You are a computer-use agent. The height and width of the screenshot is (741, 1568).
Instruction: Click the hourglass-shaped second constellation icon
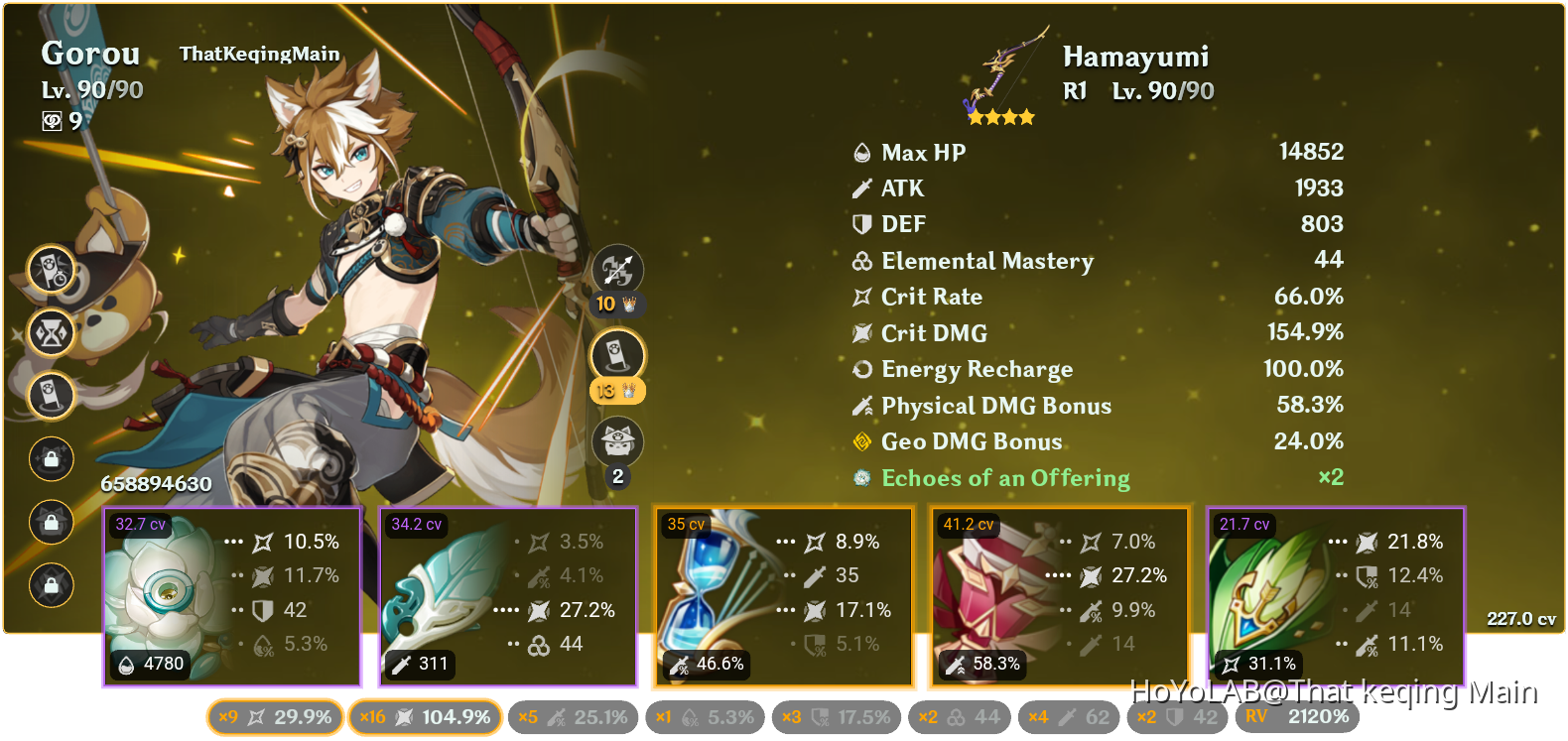51,332
